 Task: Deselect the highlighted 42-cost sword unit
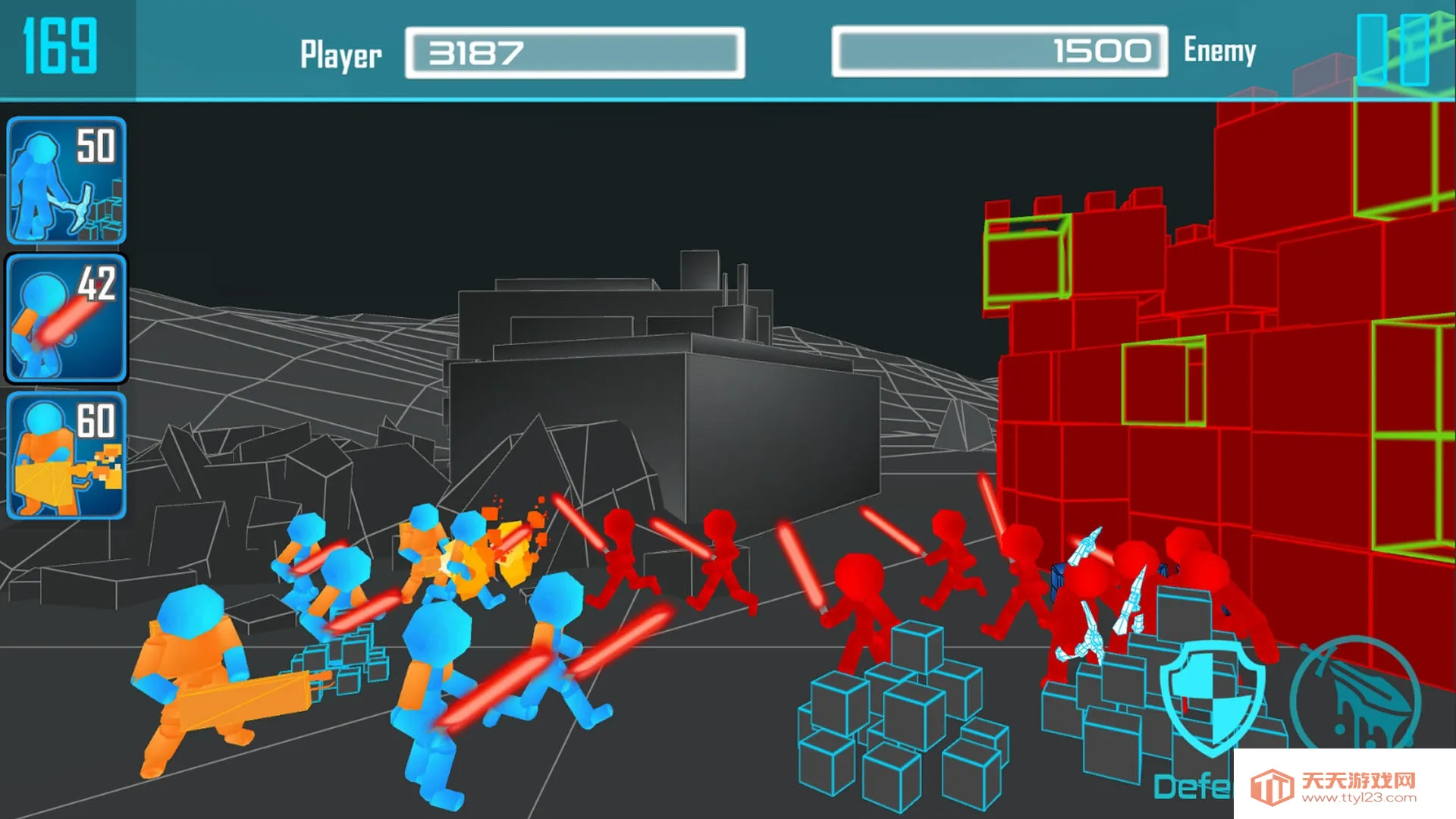point(67,318)
